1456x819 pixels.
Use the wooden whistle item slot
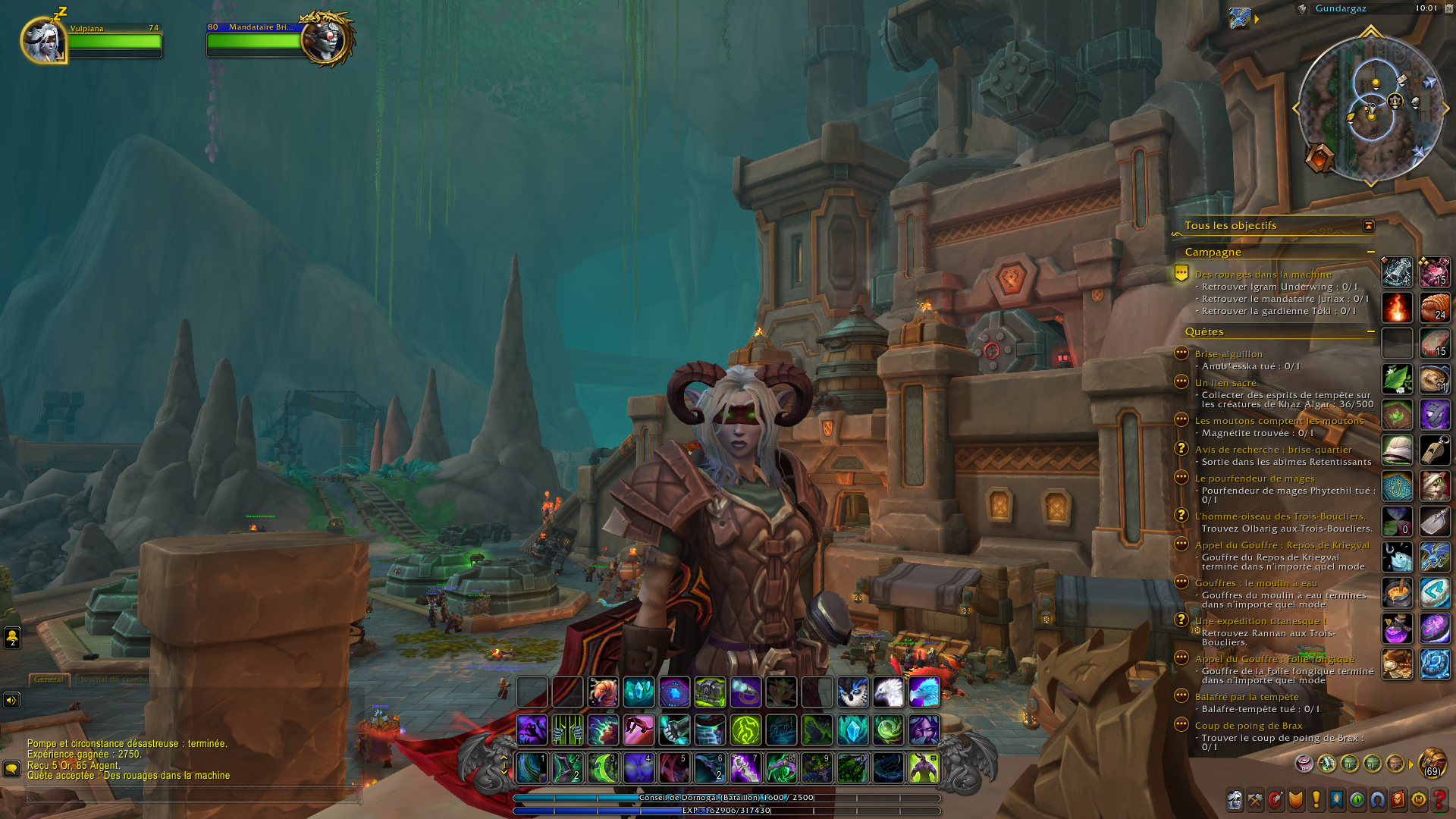coord(1434,450)
